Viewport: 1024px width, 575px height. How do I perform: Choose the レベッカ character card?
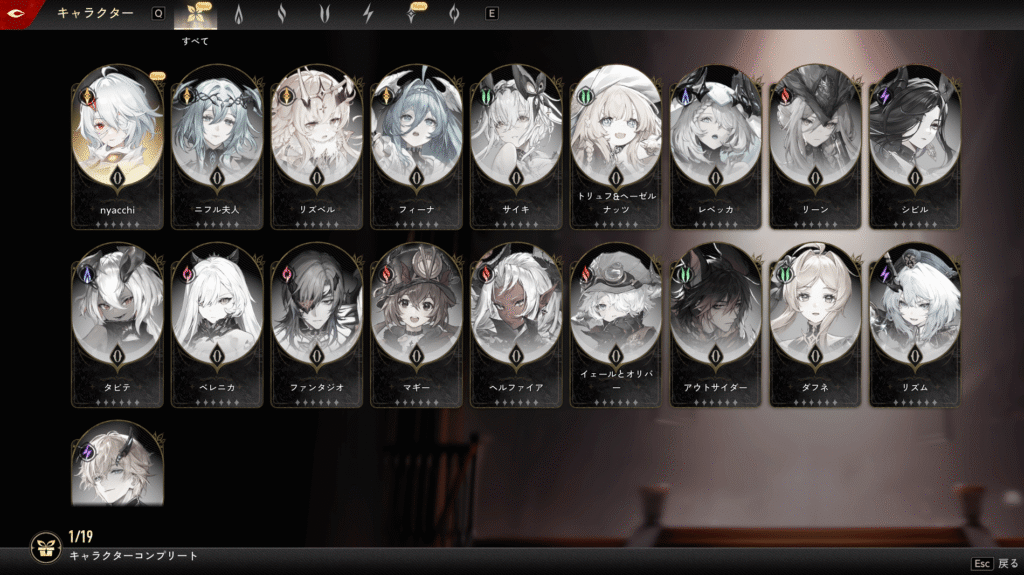coord(716,140)
